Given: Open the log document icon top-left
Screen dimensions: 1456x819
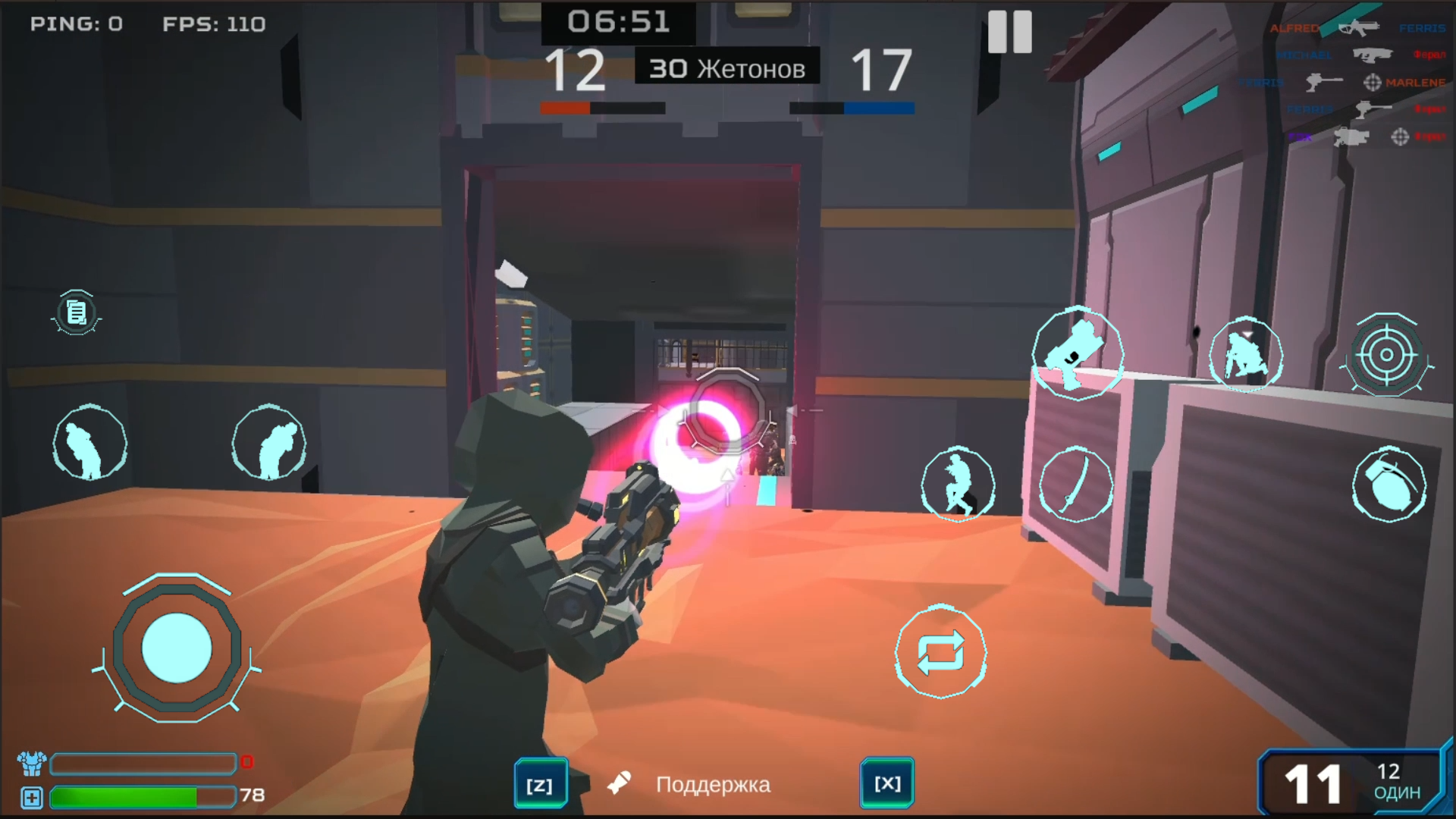Looking at the screenshot, I should (75, 313).
